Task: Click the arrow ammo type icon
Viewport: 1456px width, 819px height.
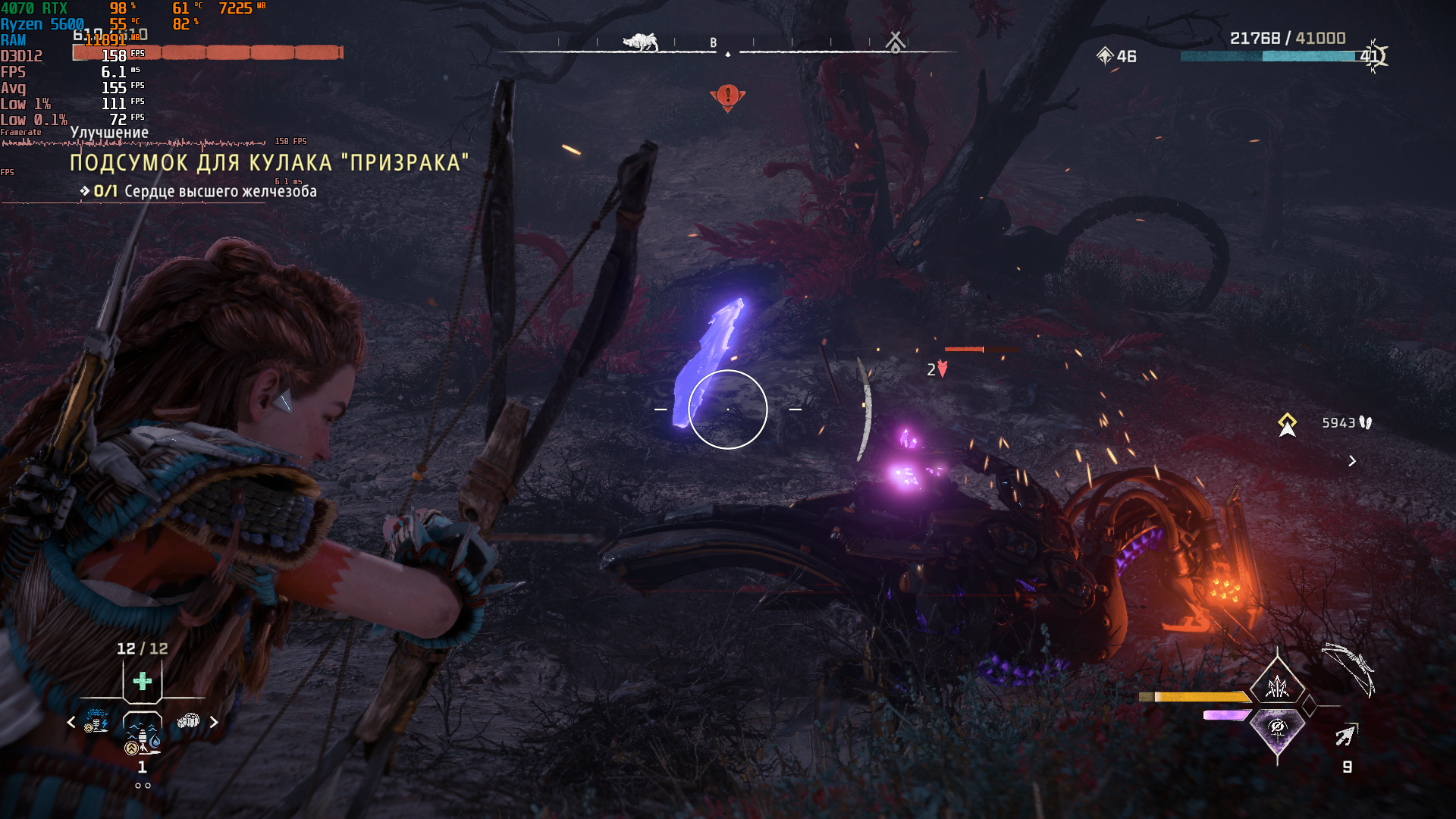Action: coord(1346,736)
